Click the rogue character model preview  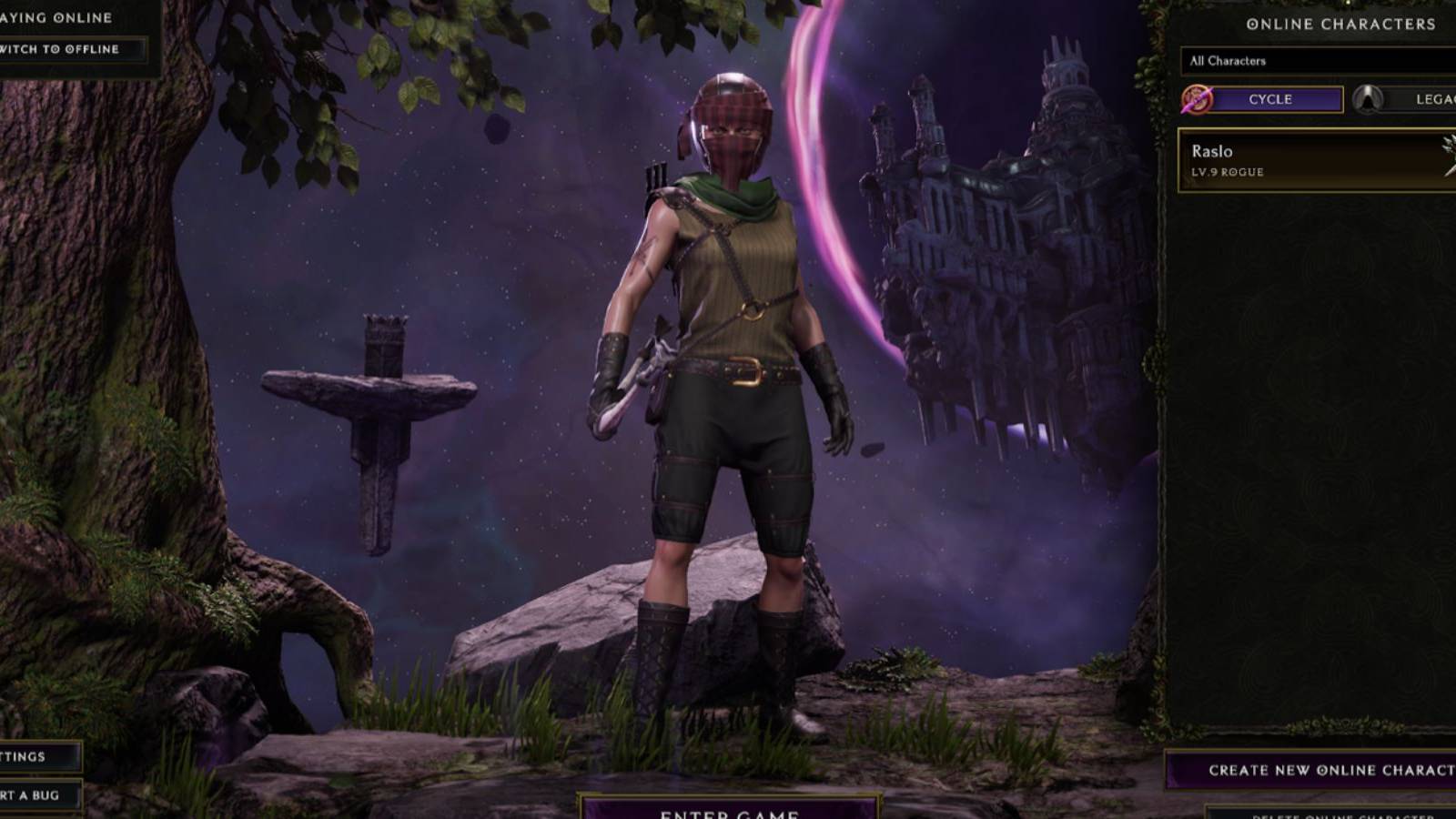[x=719, y=364]
